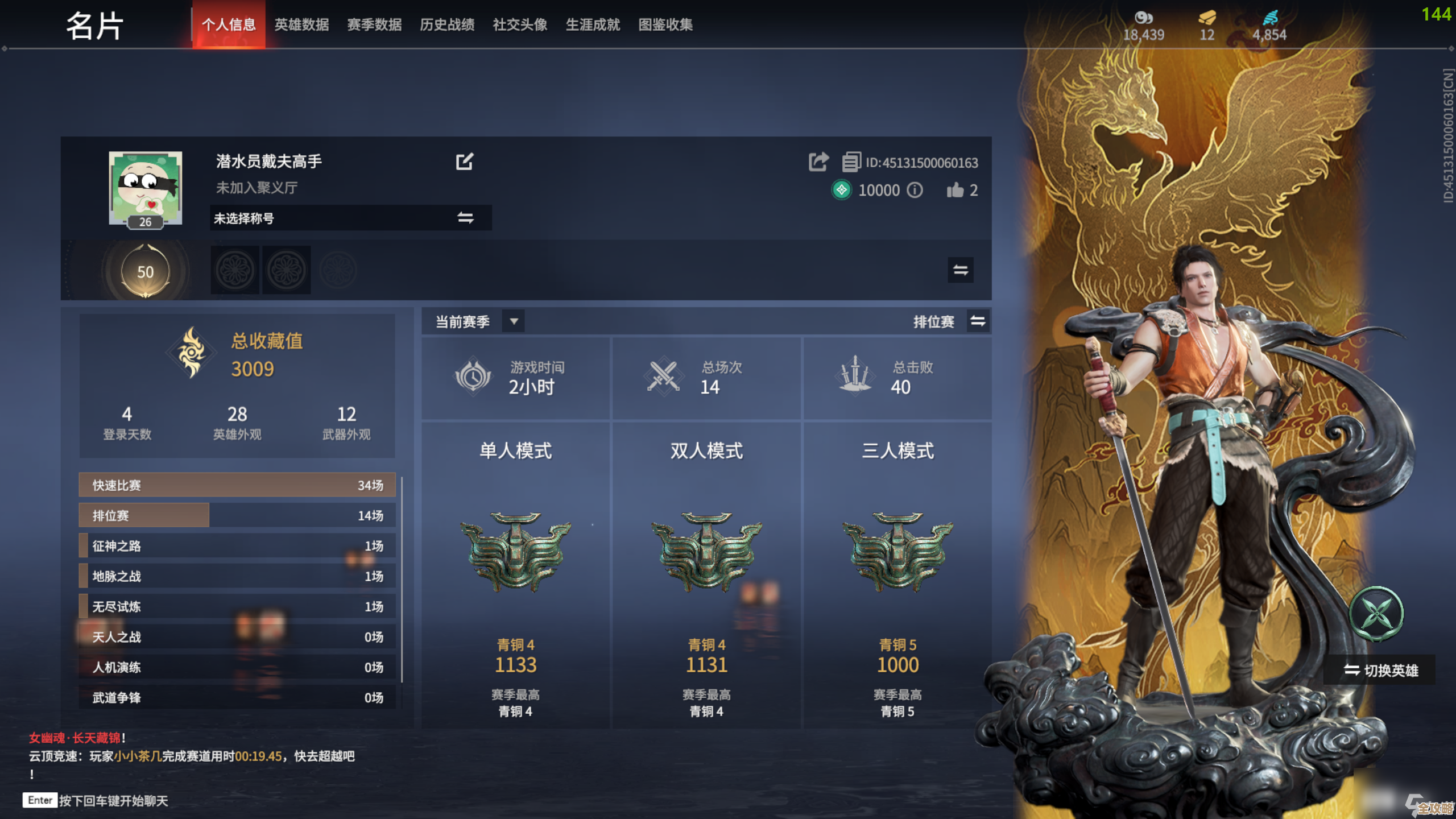Open the name edit pencil icon
The width and height of the screenshot is (1456, 819).
[465, 162]
